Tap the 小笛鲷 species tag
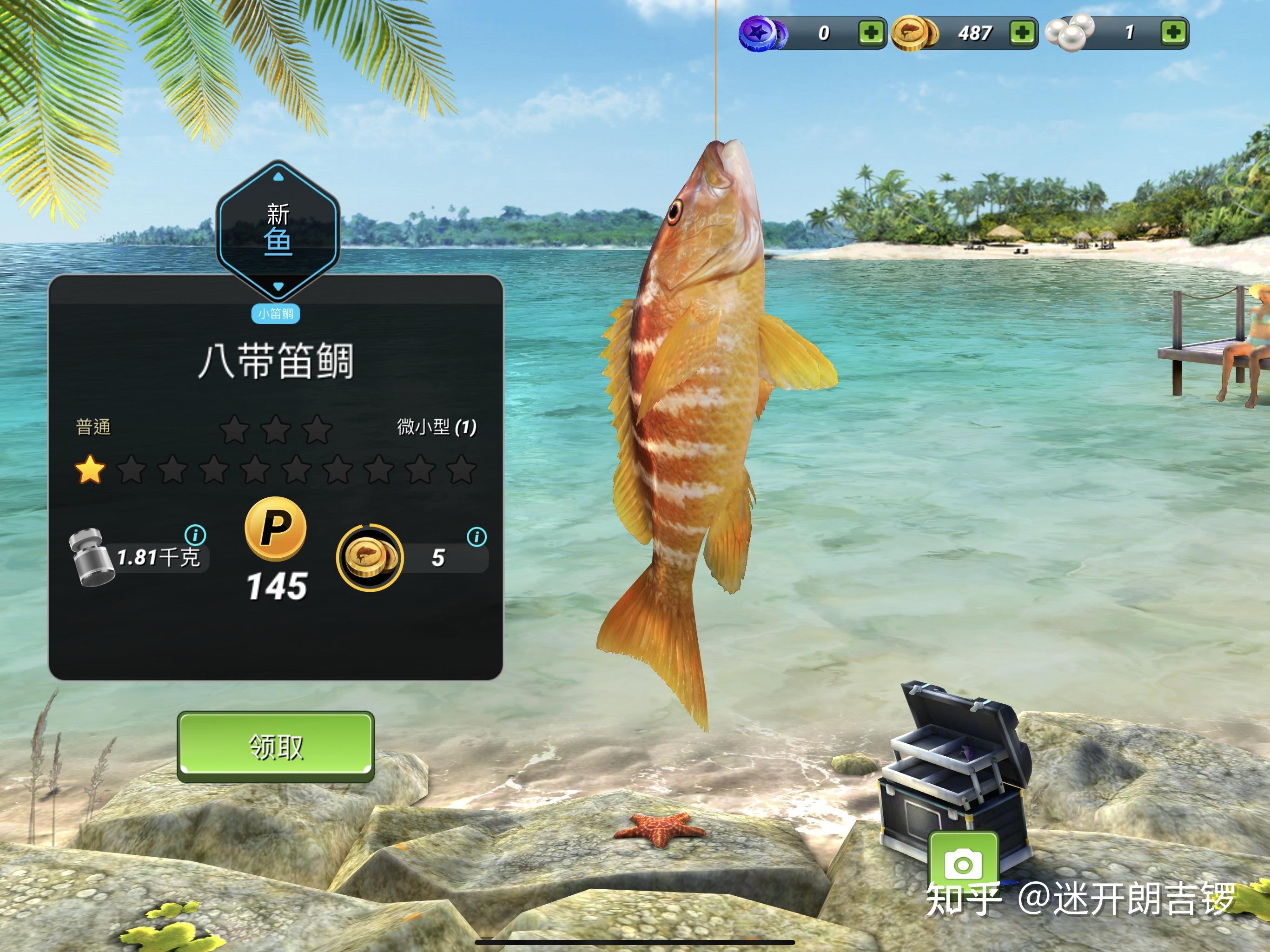Viewport: 1270px width, 952px height. pyautogui.click(x=276, y=313)
